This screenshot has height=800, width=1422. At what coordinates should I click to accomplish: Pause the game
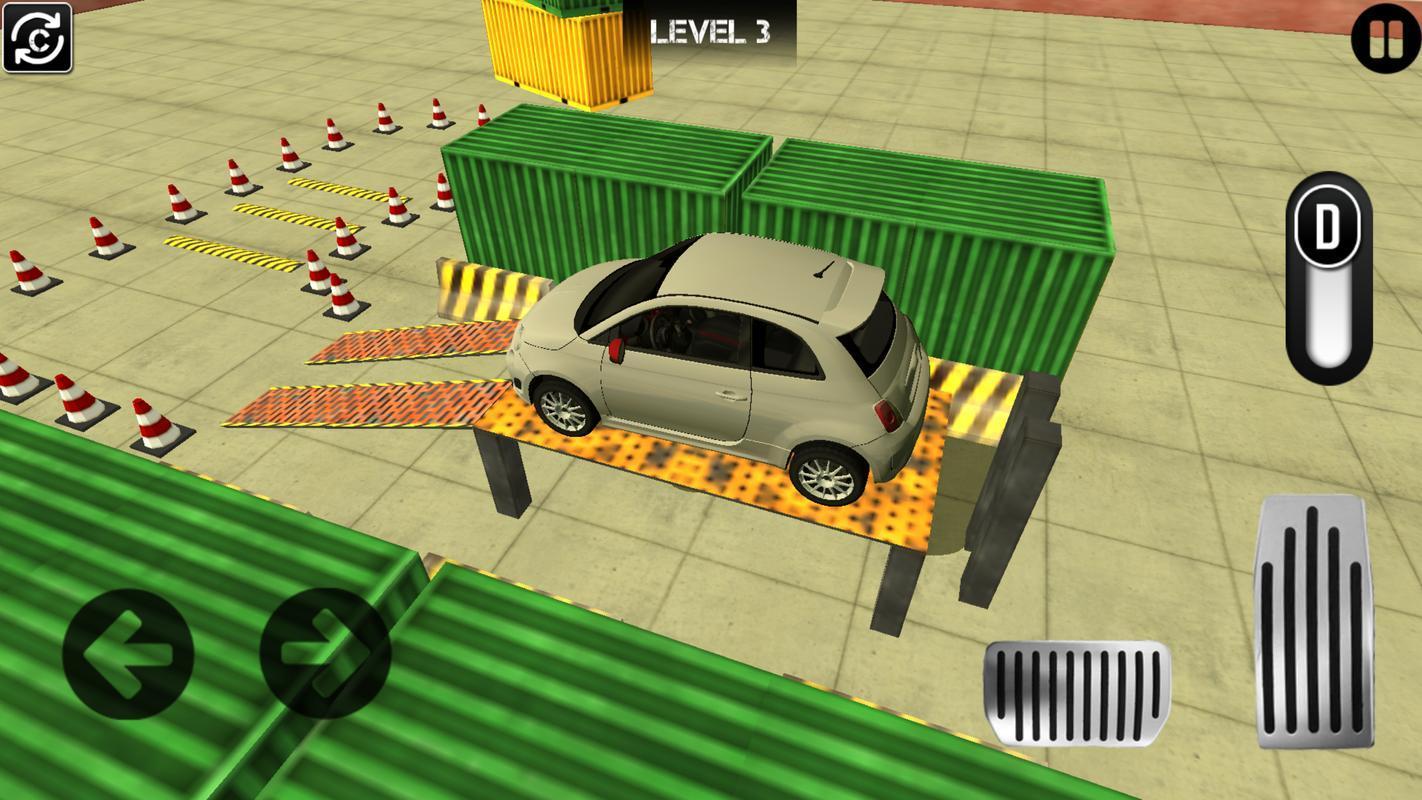coord(1385,40)
